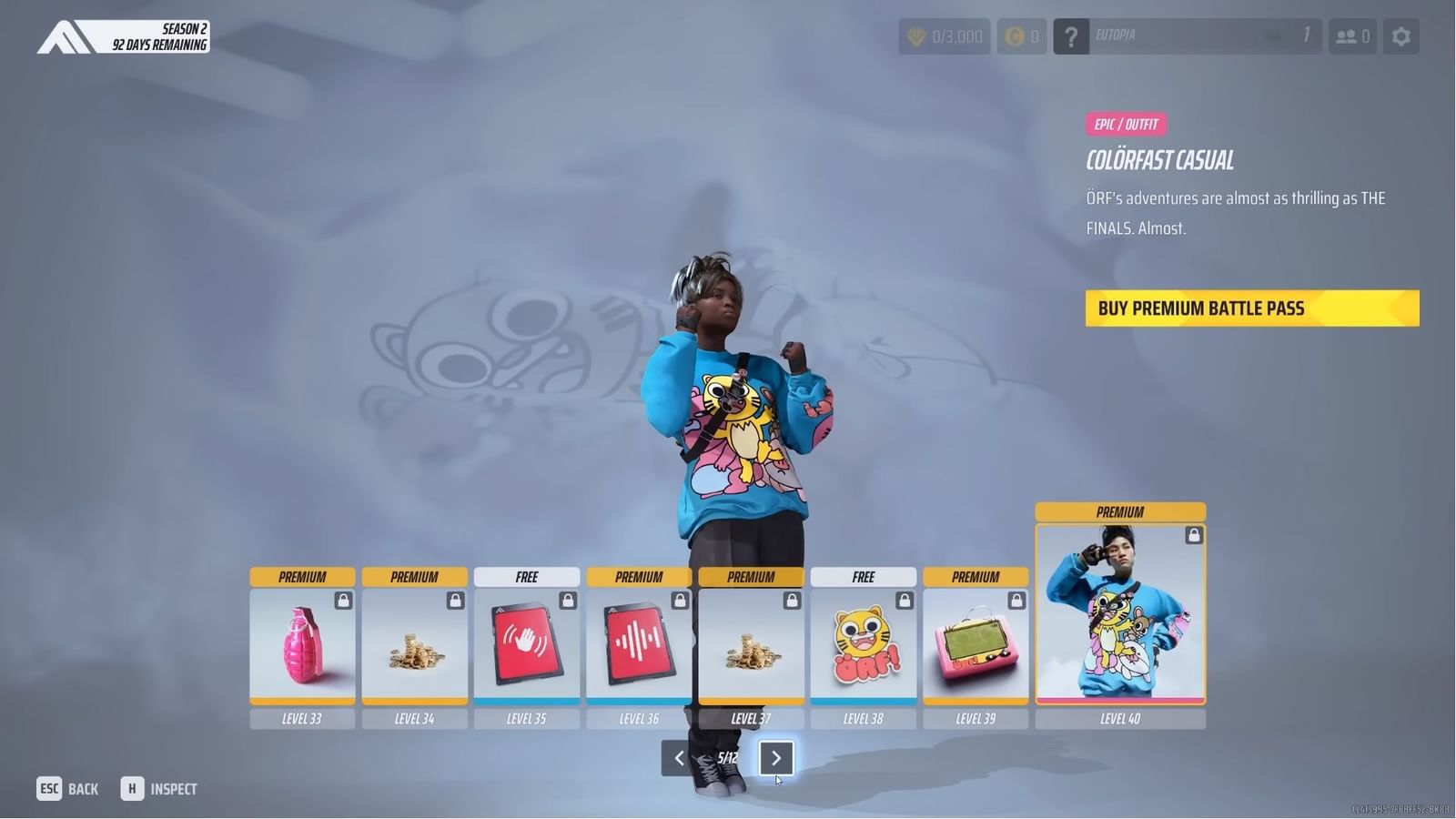Open the VRs balance display showing 0/3,000

[x=944, y=36]
